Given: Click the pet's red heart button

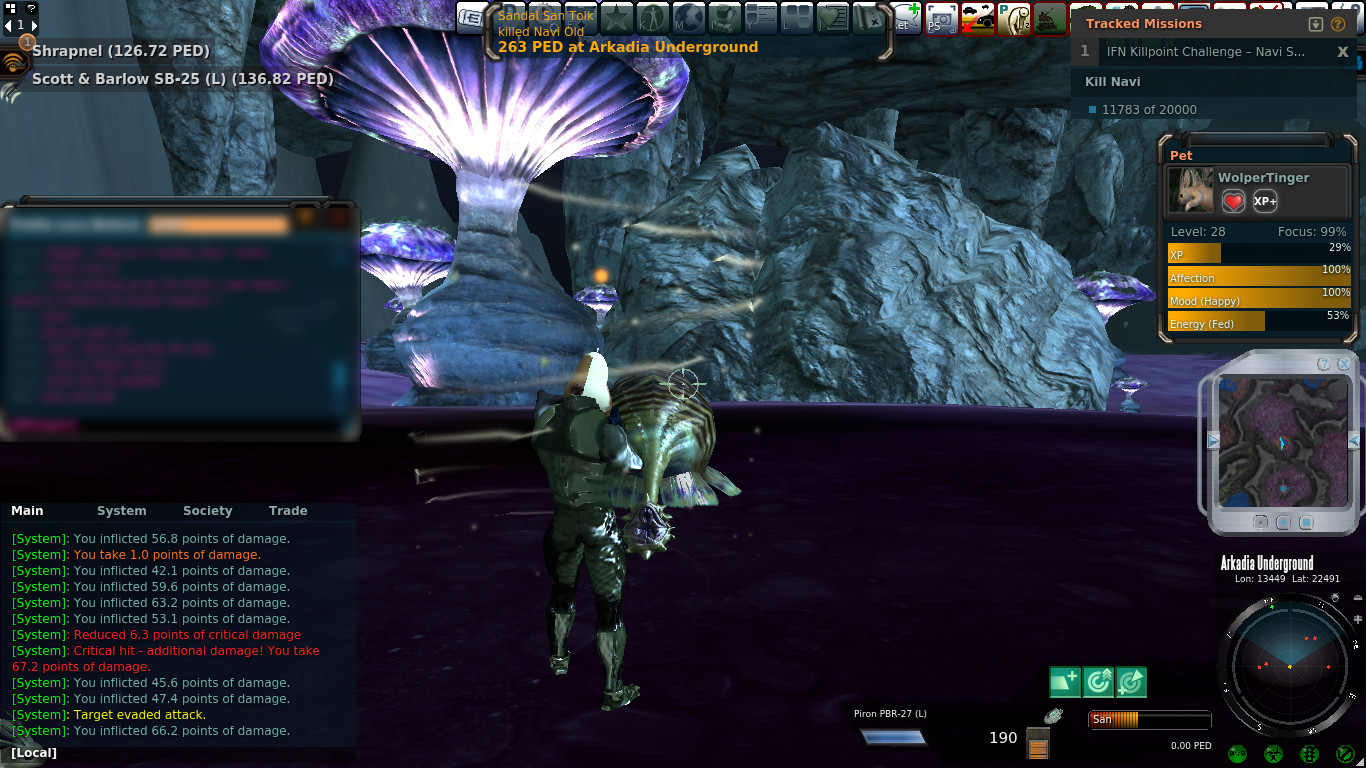Looking at the screenshot, I should (x=1234, y=201).
